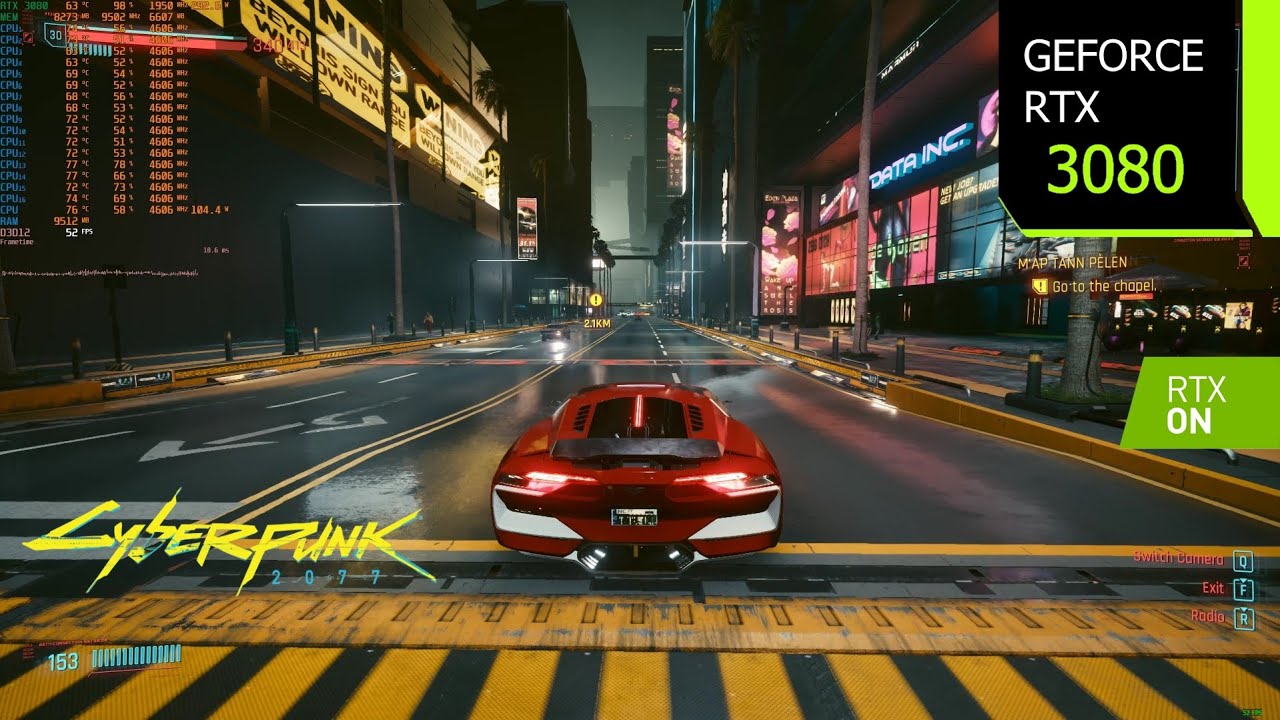Screen dimensions: 1280x720
Task: Click the F keybind icon next to Exit
Action: 1243,589
